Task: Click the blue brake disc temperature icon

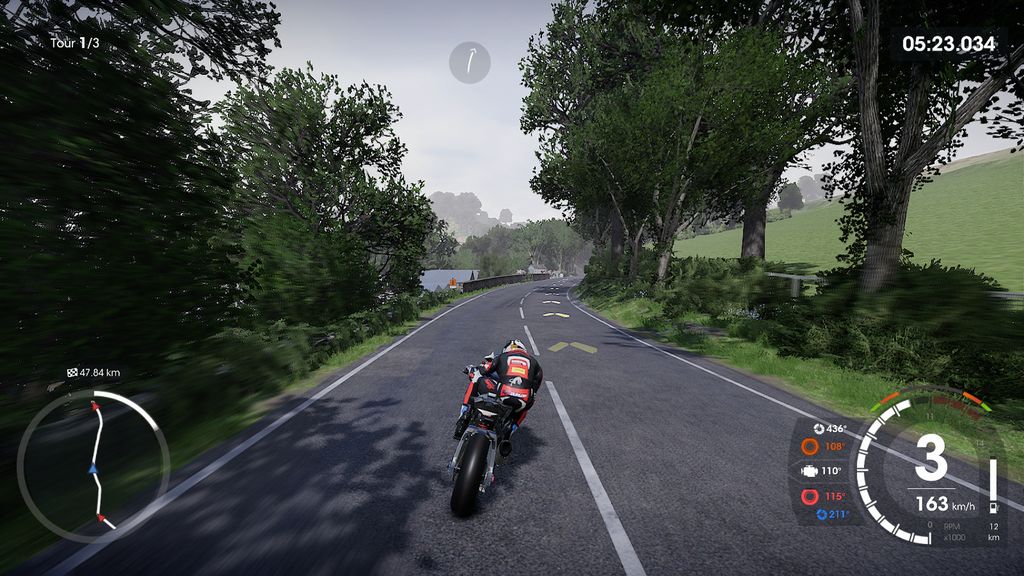Action: [824, 514]
